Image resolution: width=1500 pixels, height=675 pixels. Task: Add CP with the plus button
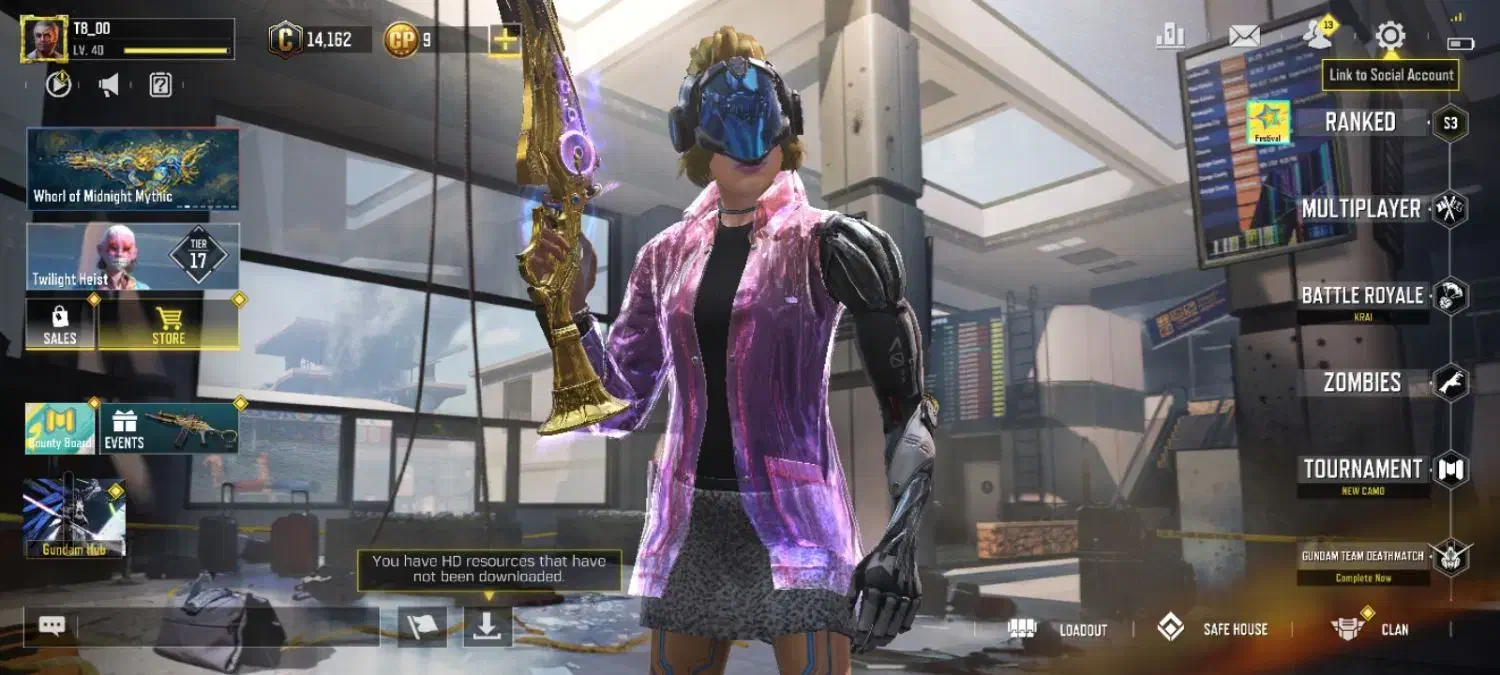coord(504,40)
